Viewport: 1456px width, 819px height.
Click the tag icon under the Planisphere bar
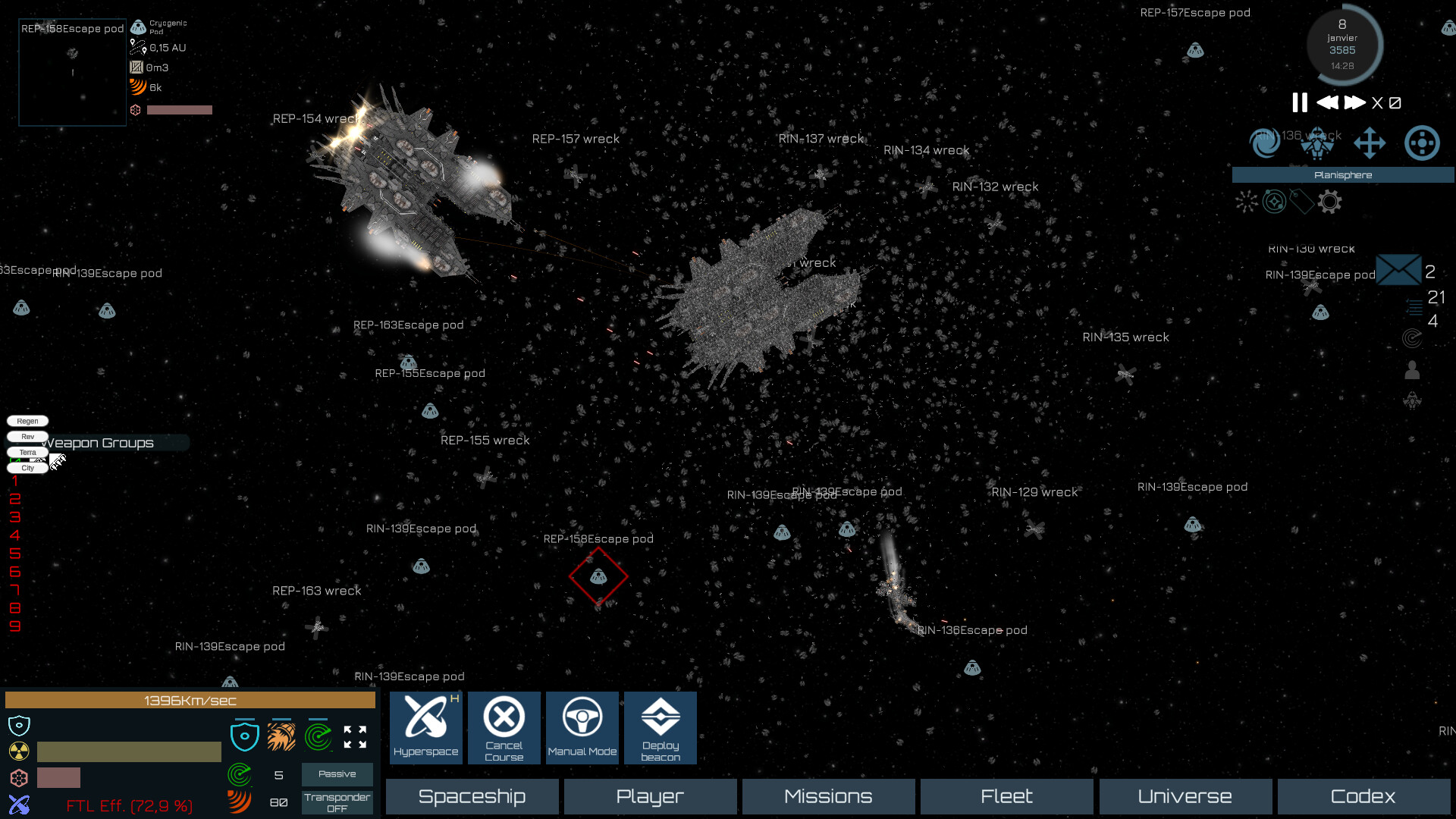click(x=1301, y=202)
